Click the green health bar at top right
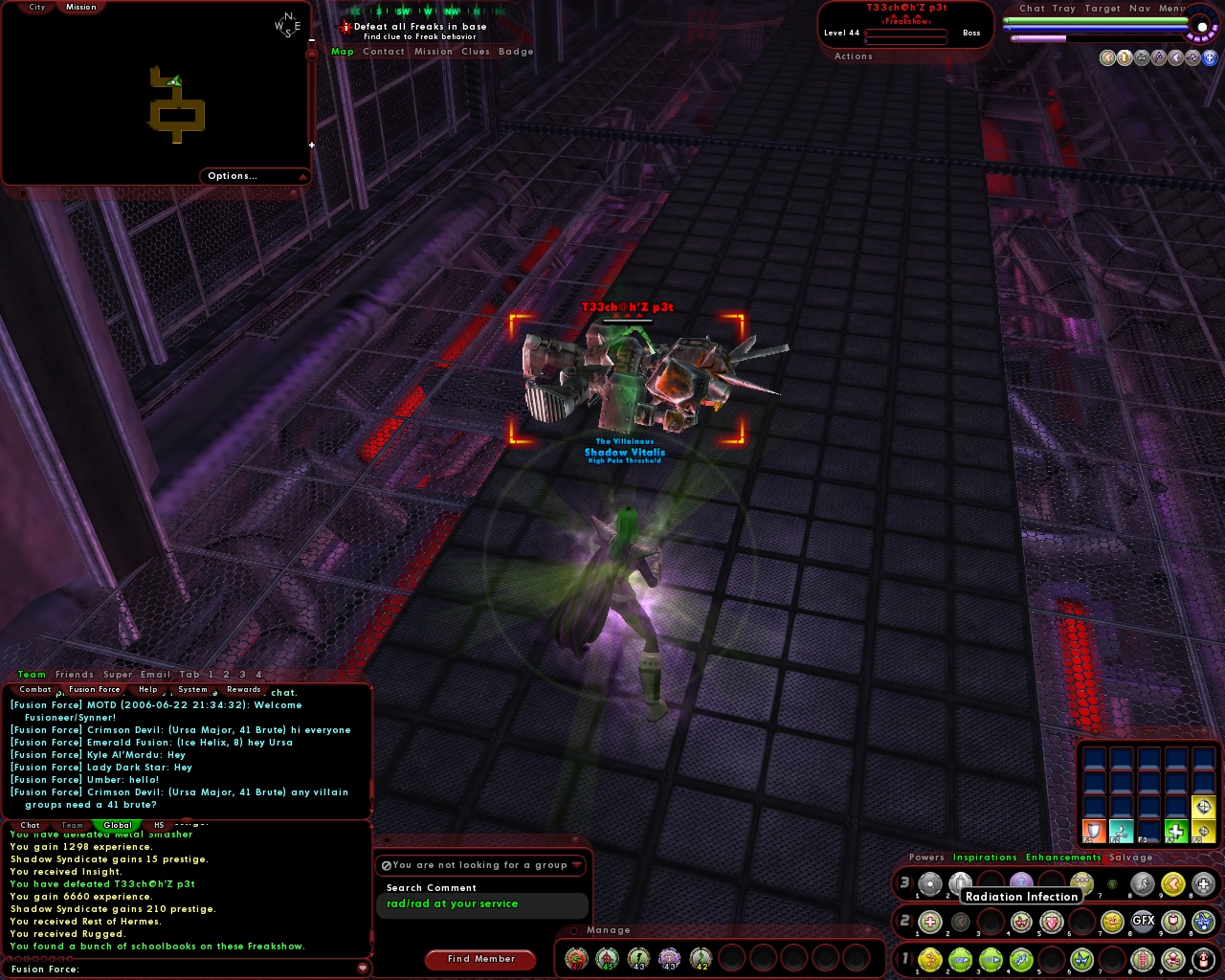 (x=1101, y=20)
